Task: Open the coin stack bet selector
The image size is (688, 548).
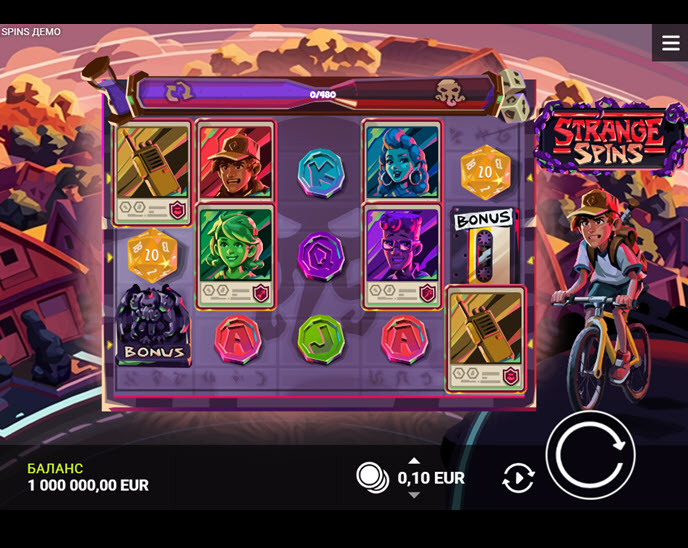Action: pyautogui.click(x=373, y=478)
